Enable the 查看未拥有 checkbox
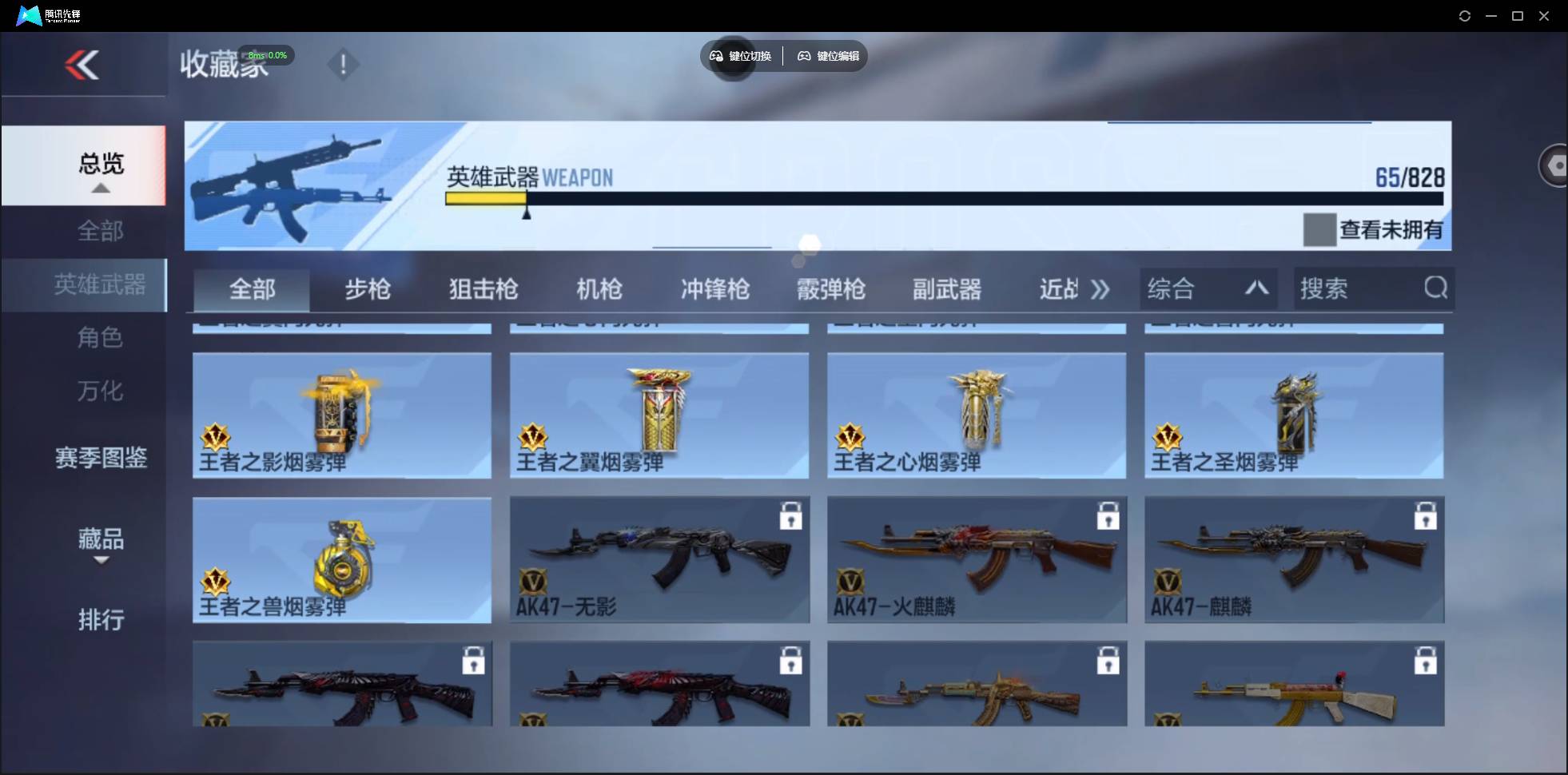1568x775 pixels. tap(1317, 230)
